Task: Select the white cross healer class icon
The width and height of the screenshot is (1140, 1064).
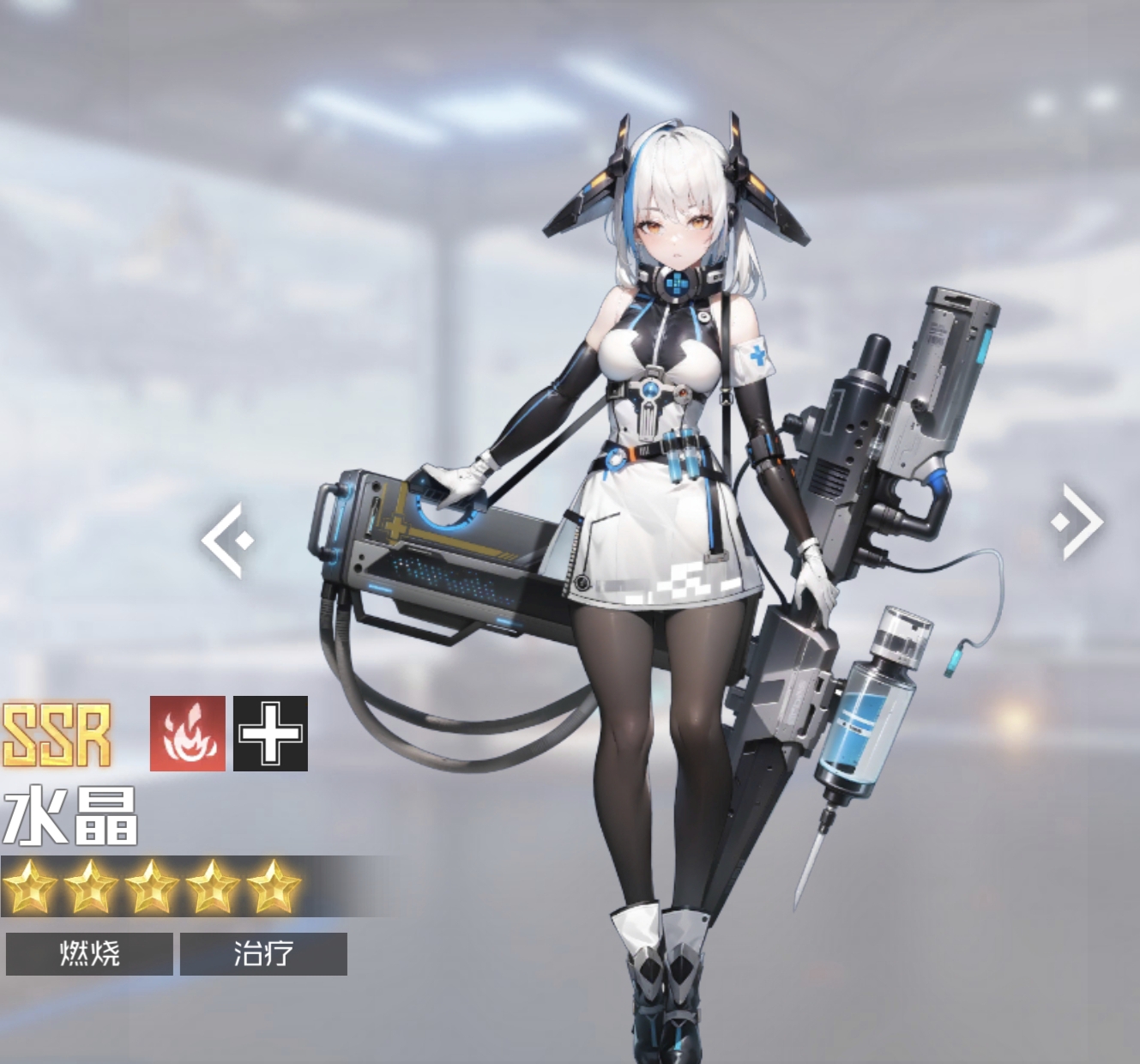Action: point(270,734)
